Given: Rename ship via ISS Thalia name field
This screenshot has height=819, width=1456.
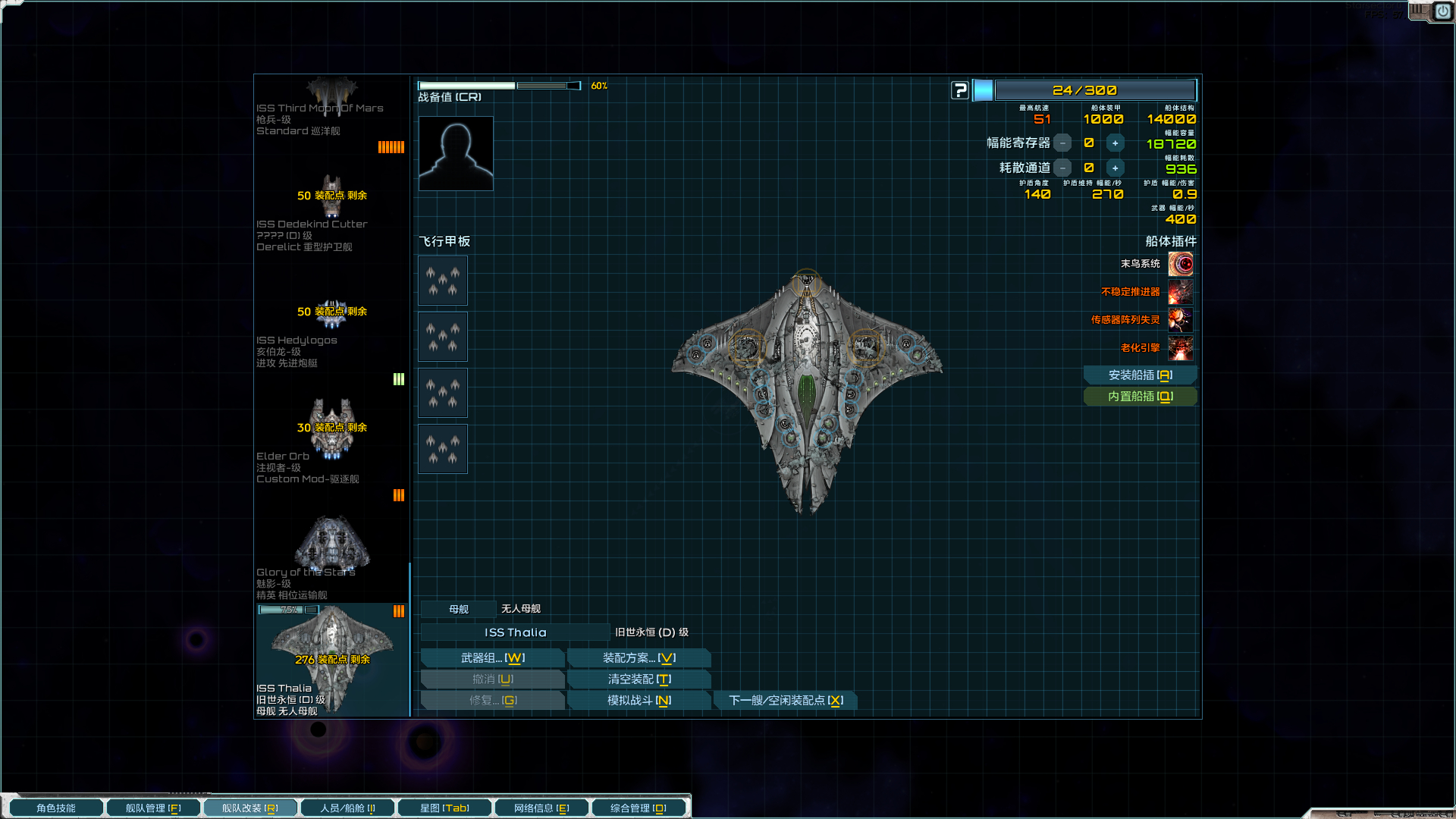Looking at the screenshot, I should click(x=515, y=632).
